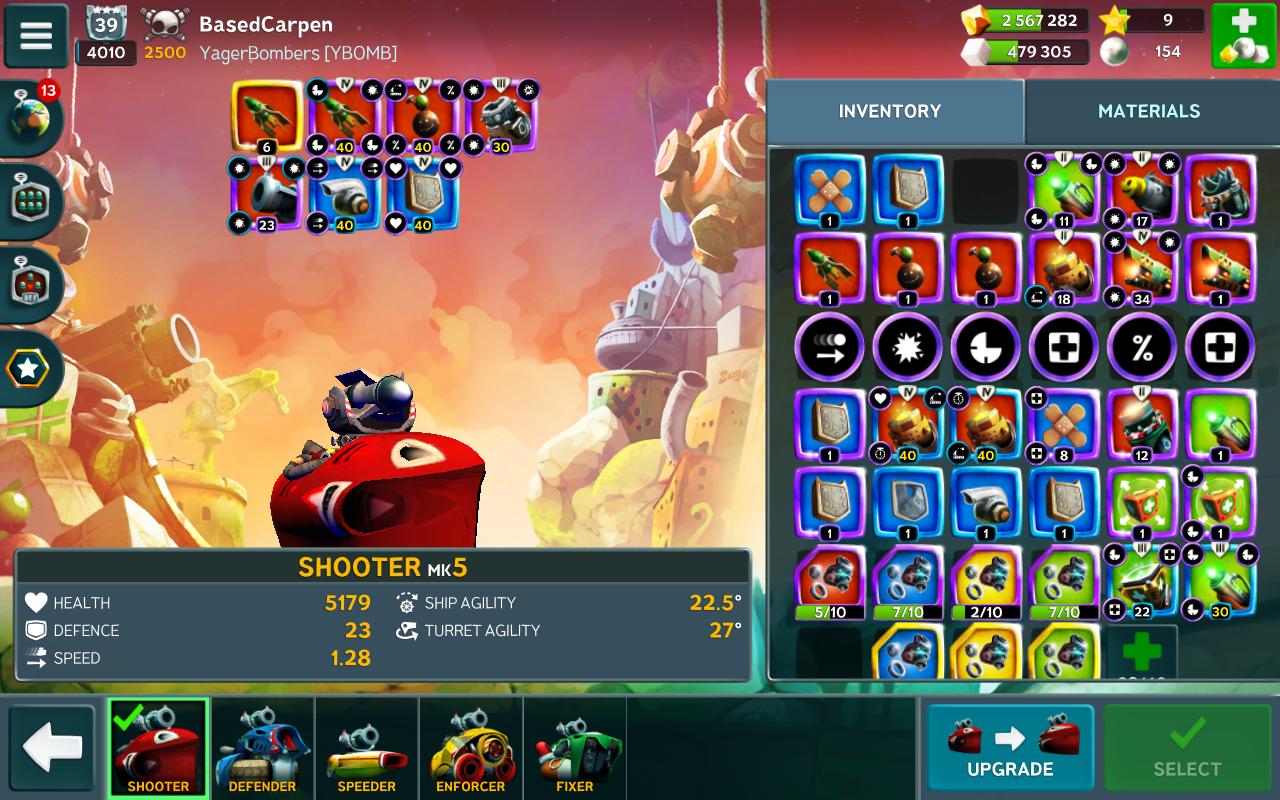Tap the green plus inventory slot
The height and width of the screenshot is (800, 1280).
click(x=1141, y=653)
